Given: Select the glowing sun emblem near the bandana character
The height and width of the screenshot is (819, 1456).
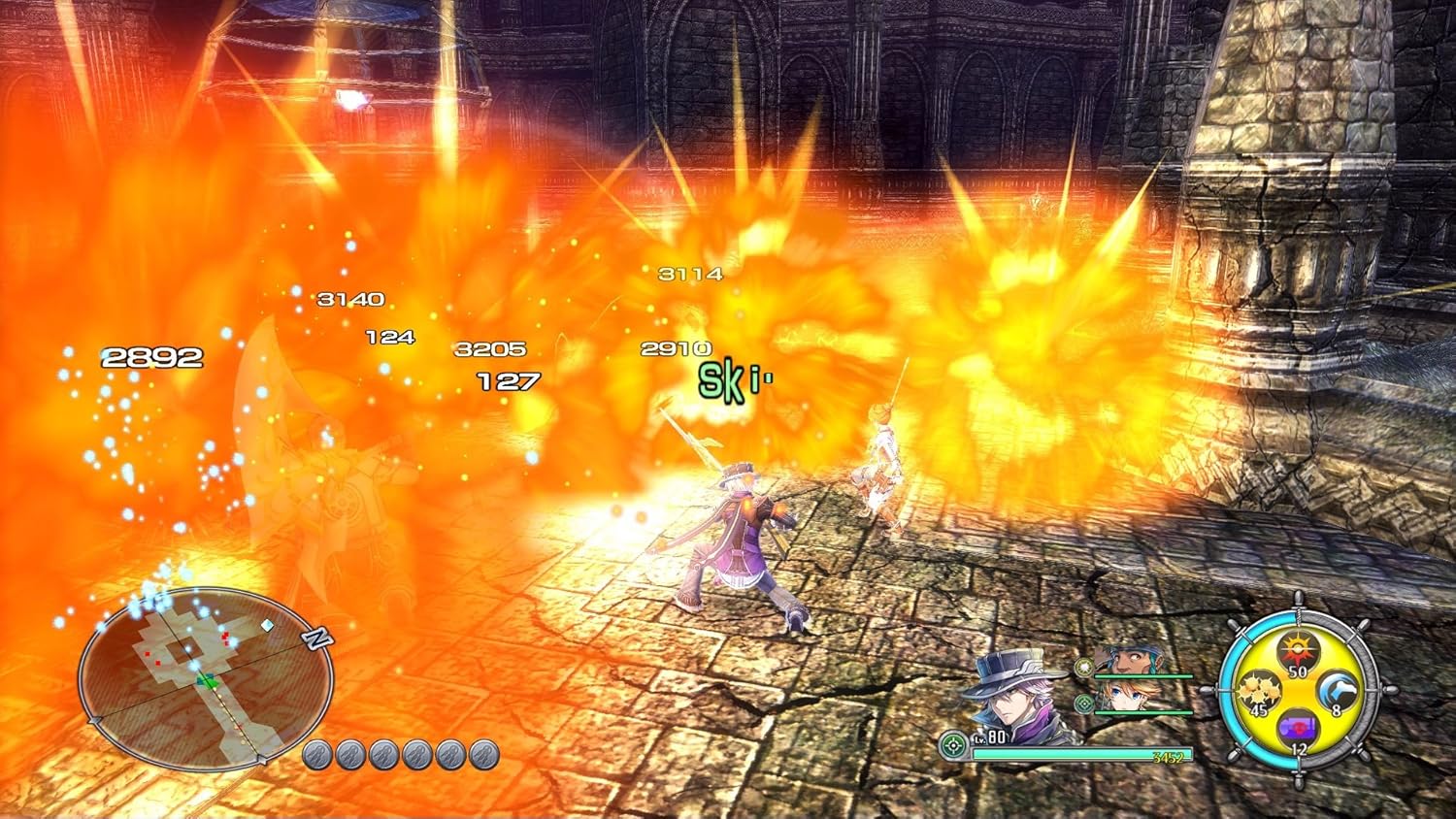Looking at the screenshot, I should click(1085, 668).
